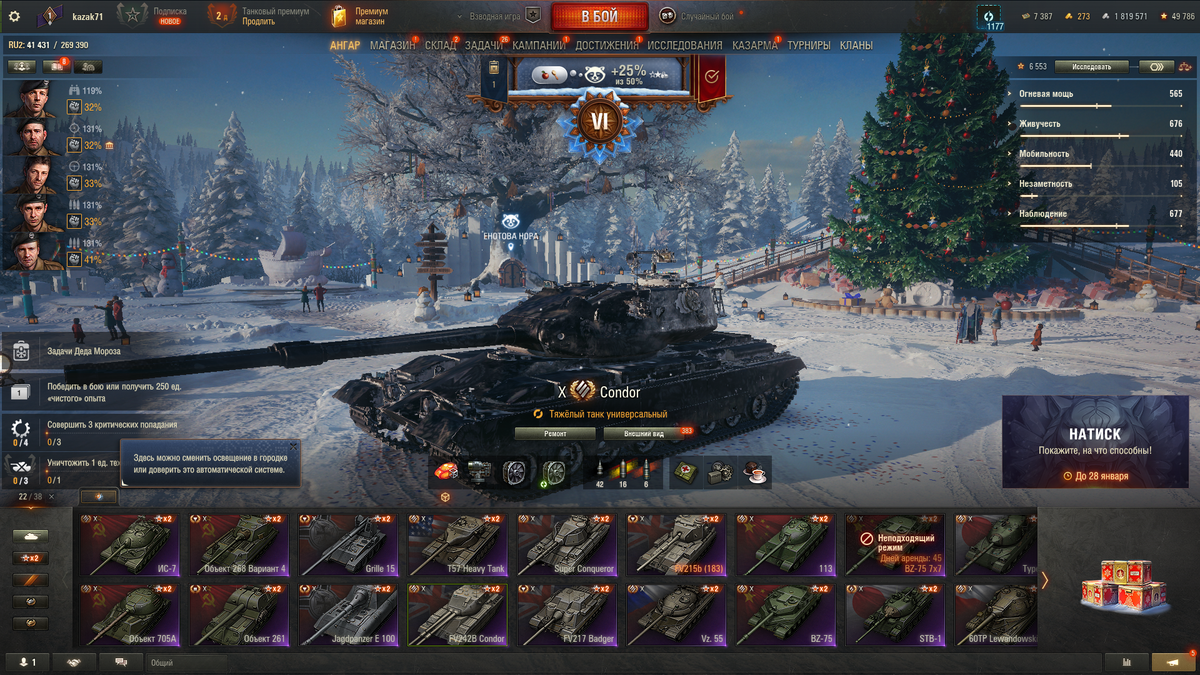Image resolution: width=1200 pixels, height=675 pixels.
Task: Open Внешний вид customization
Action: [x=645, y=433]
